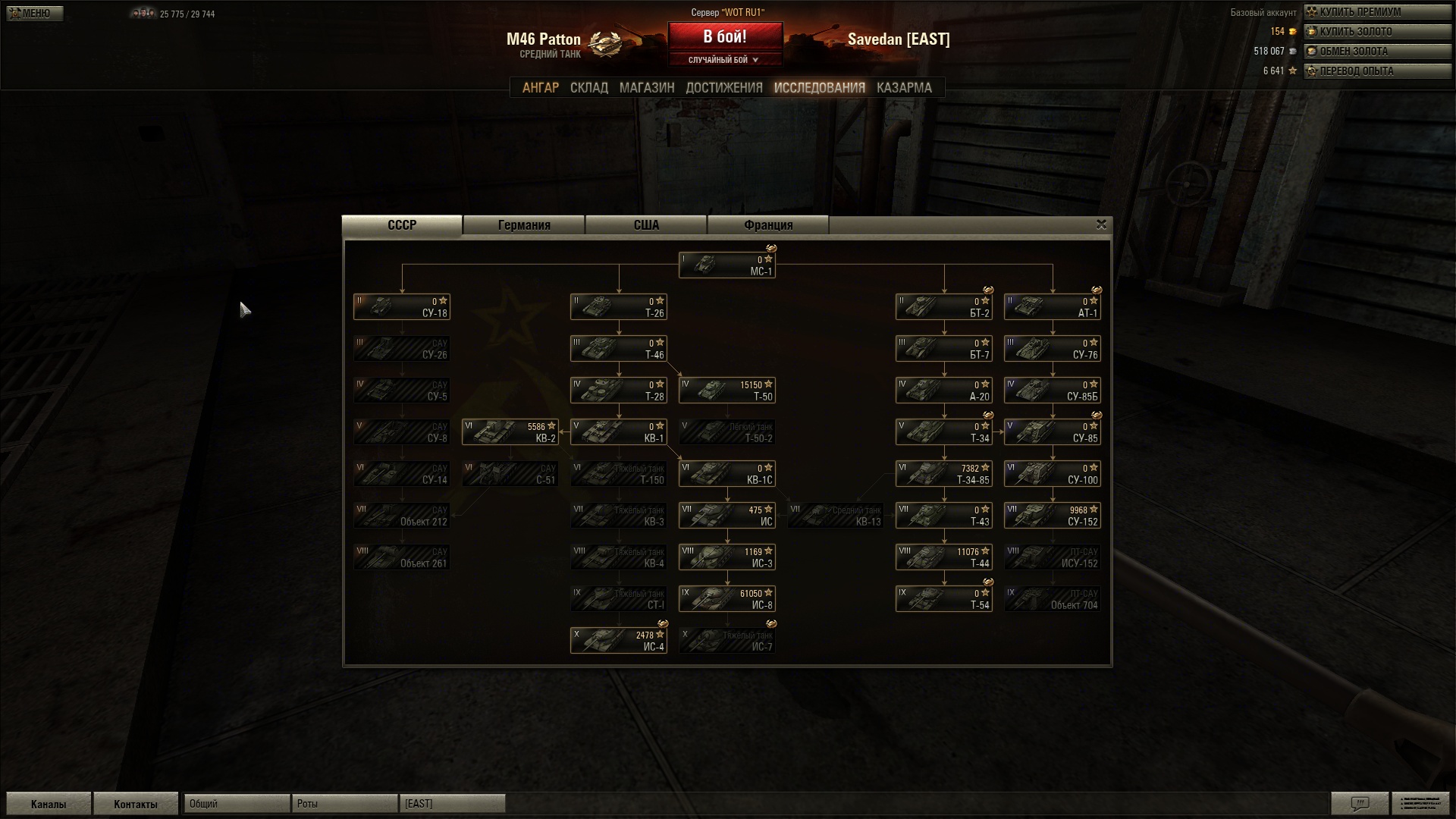The height and width of the screenshot is (819, 1456).
Task: Switch tech tree to Германия
Action: click(524, 225)
